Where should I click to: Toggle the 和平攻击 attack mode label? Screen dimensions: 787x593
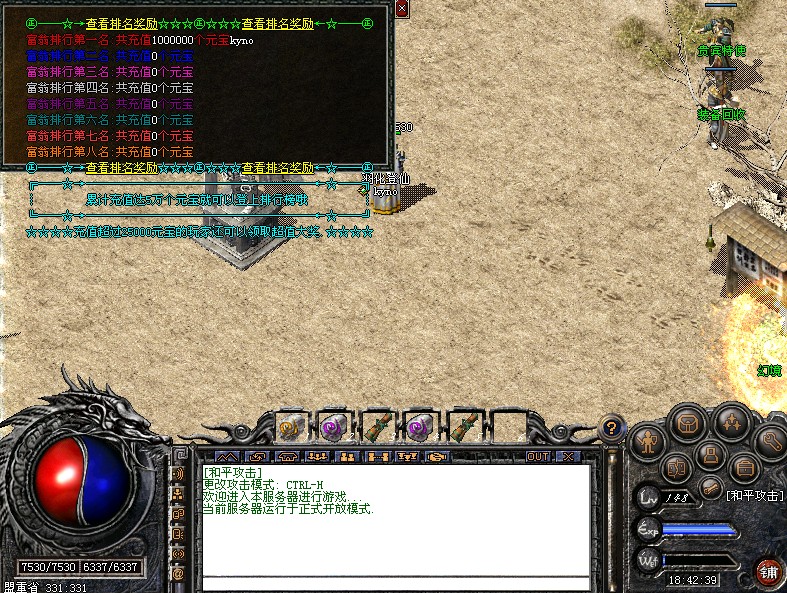[753, 495]
